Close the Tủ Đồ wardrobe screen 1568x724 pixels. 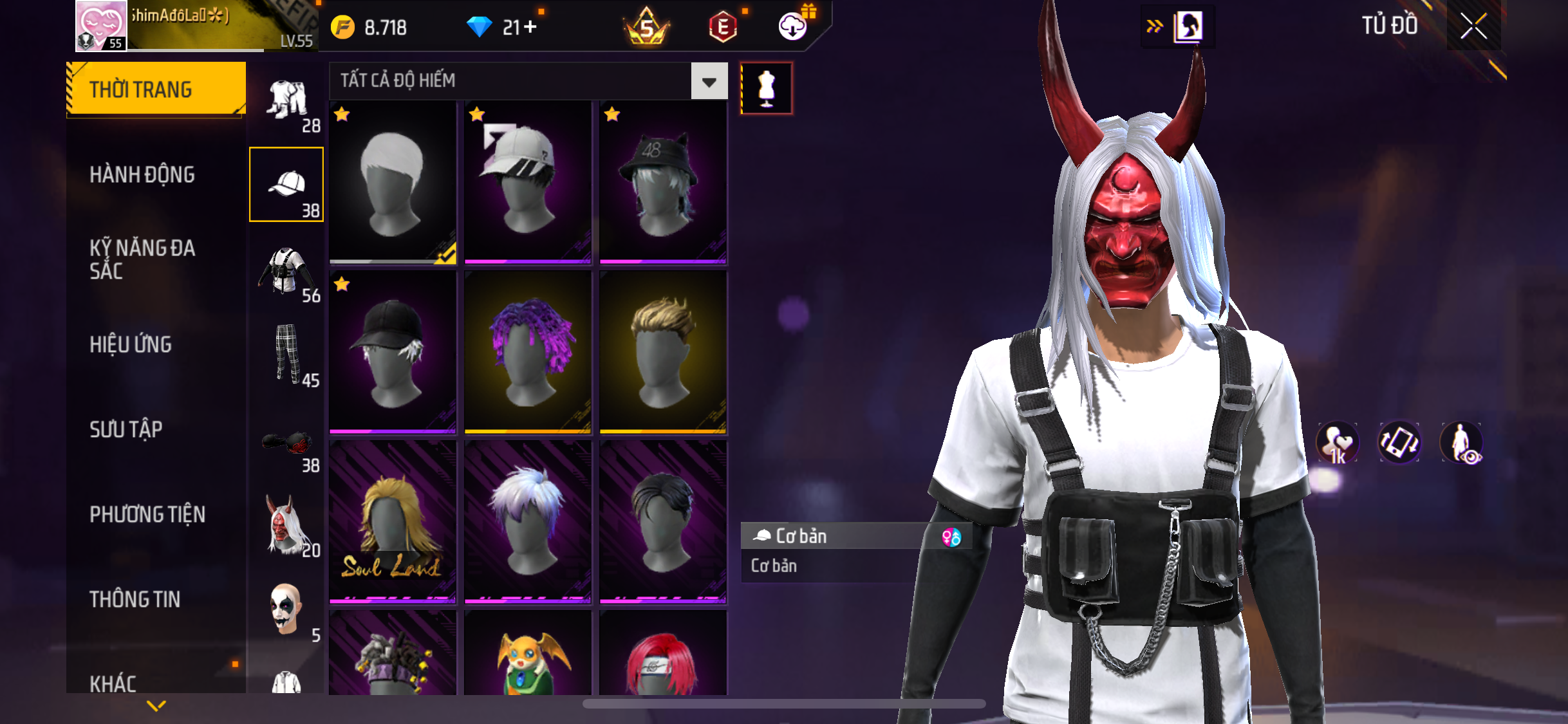(1473, 26)
